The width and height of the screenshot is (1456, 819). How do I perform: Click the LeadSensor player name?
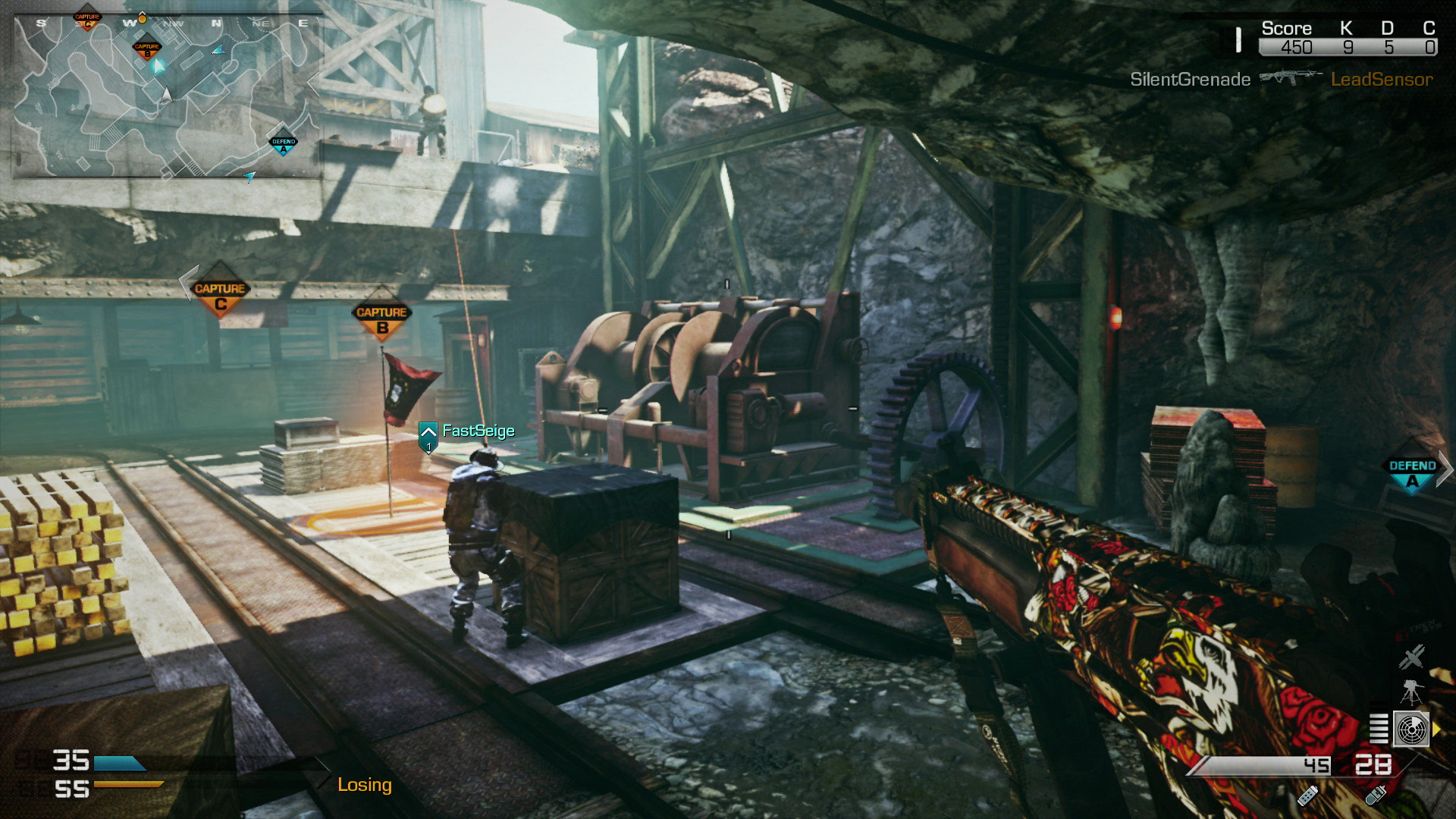click(x=1382, y=79)
